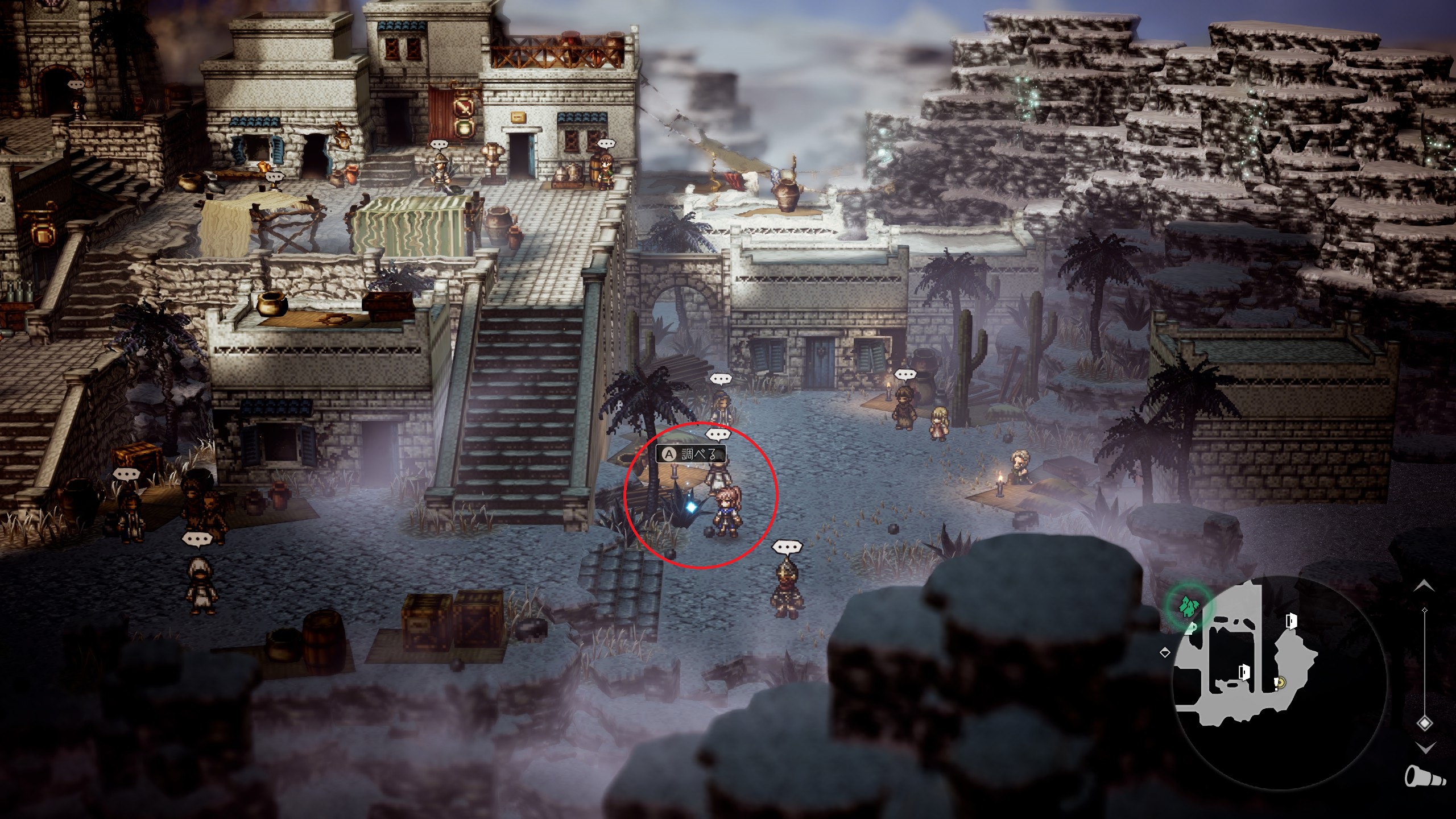Screen dimensions: 1456x819
Task: Grab the diamond handle on zoom slider
Action: tap(1424, 723)
